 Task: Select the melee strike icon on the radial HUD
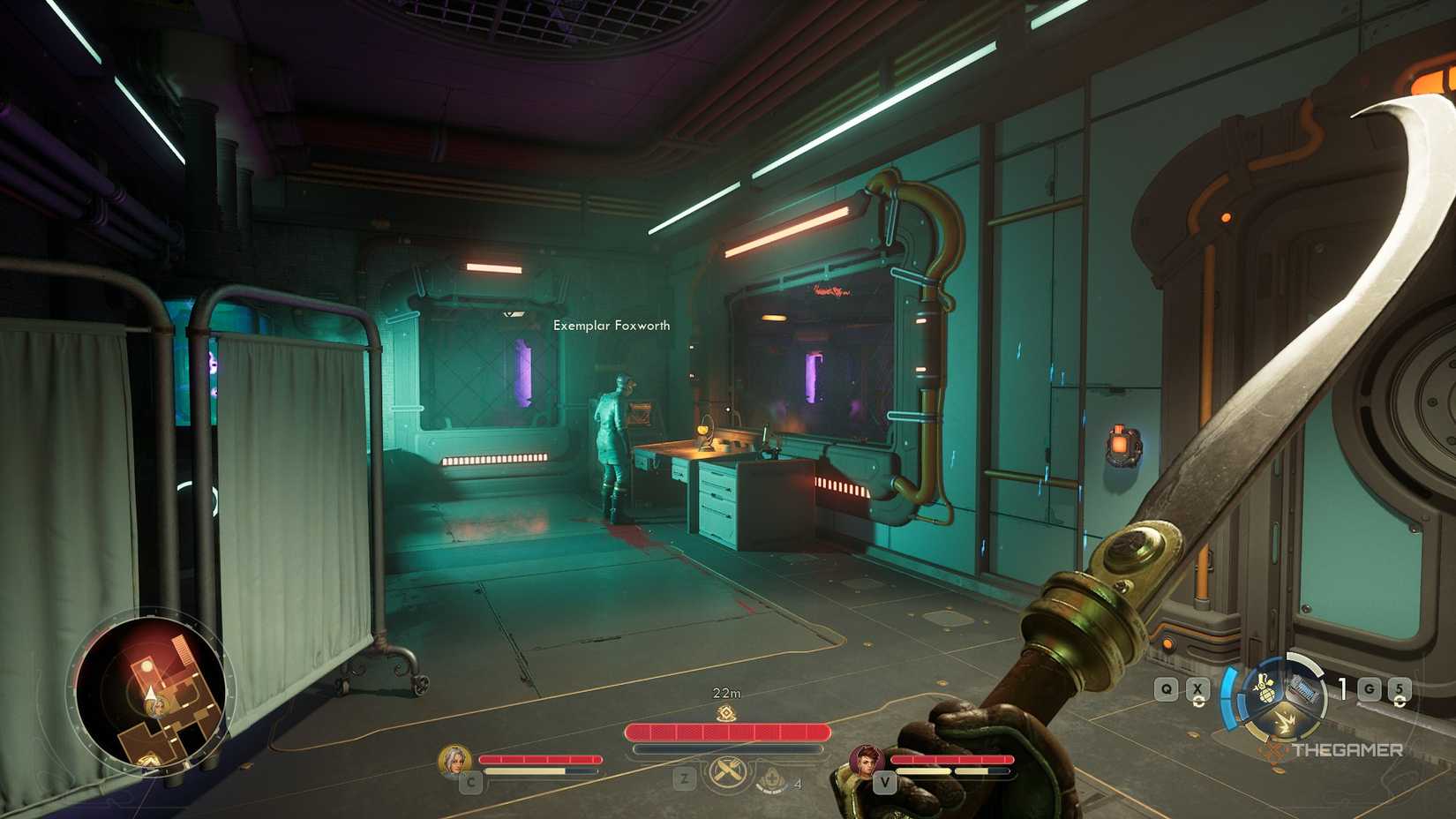[1285, 721]
